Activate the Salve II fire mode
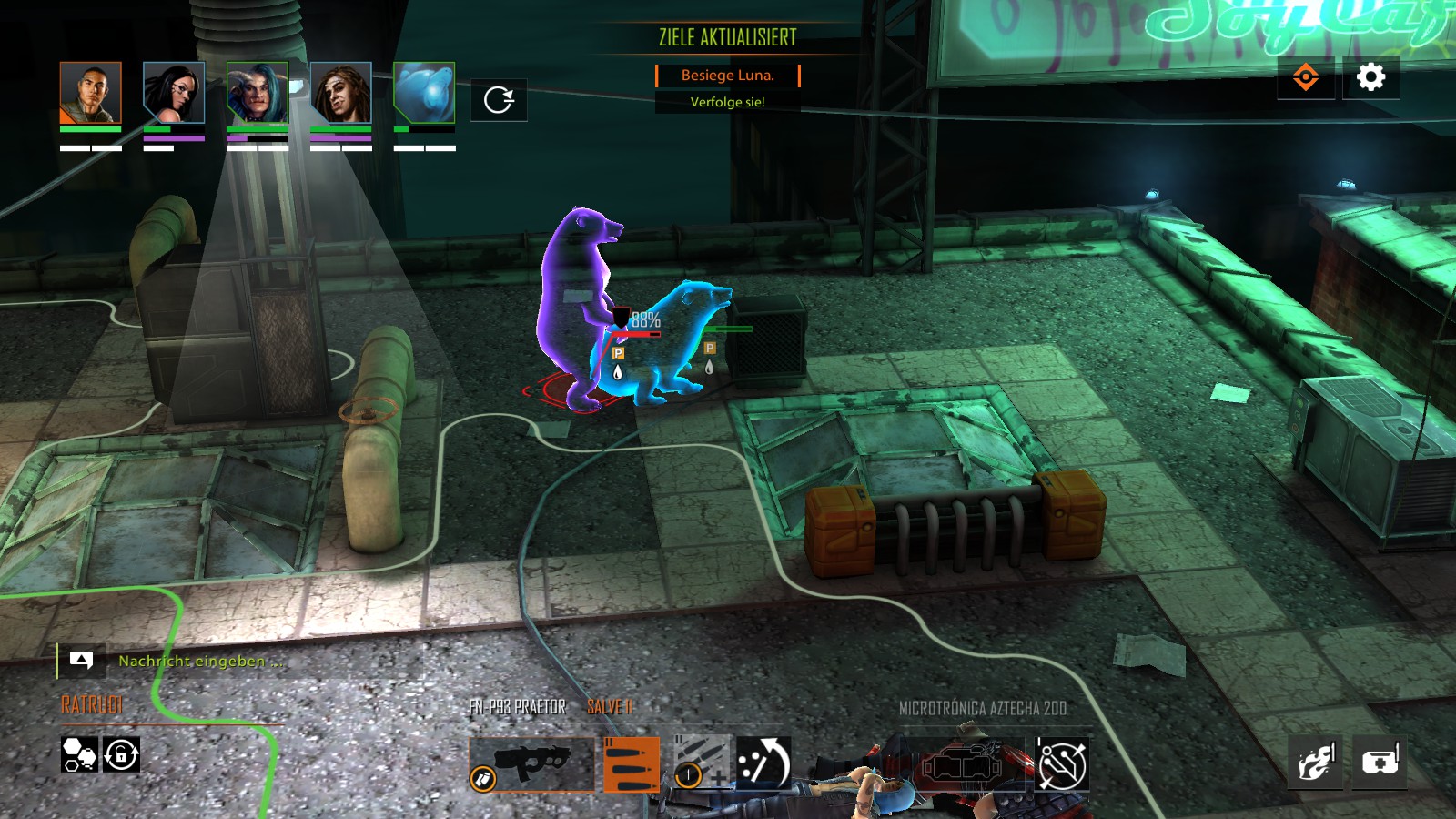 pos(631,764)
